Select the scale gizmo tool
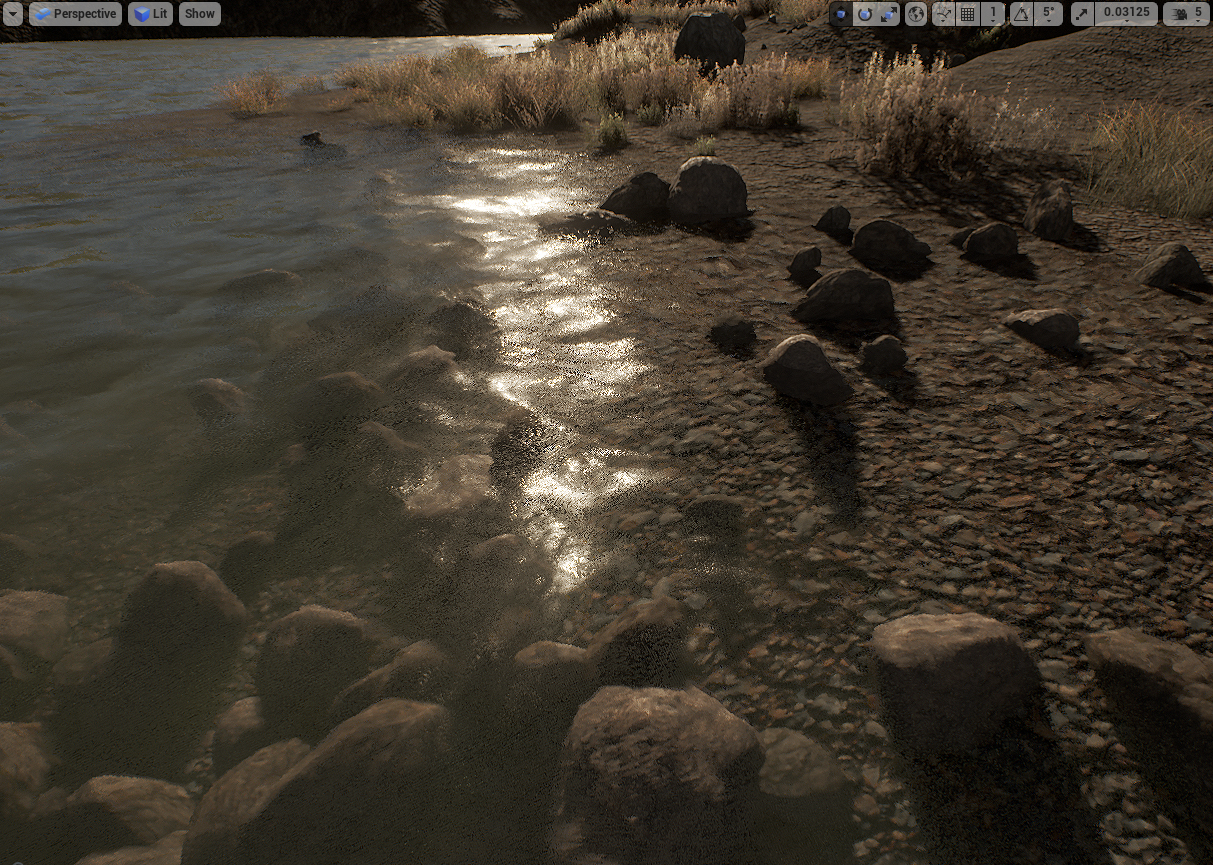The height and width of the screenshot is (865, 1213). [889, 14]
